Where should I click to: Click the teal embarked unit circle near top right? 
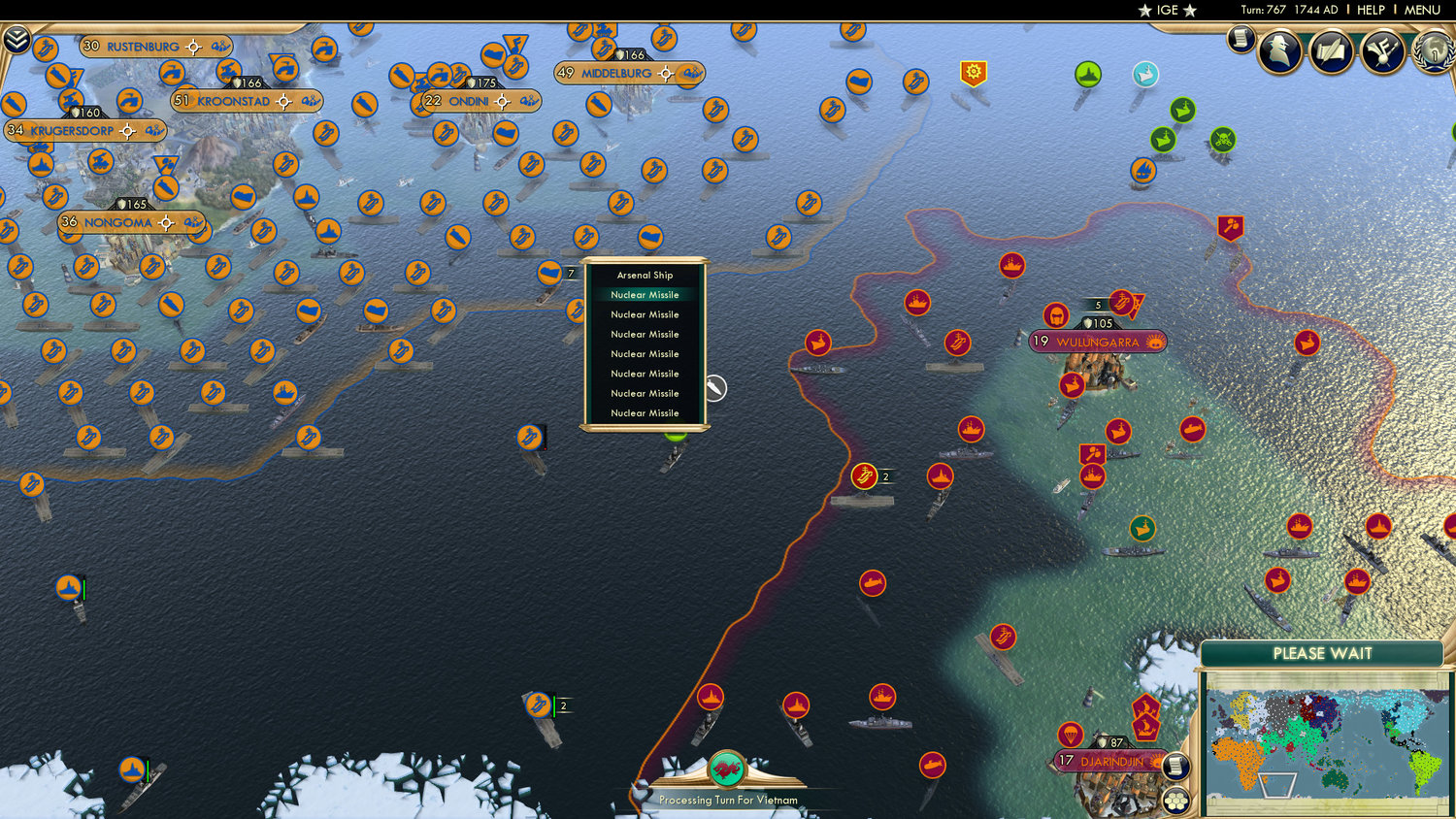pos(1143,73)
